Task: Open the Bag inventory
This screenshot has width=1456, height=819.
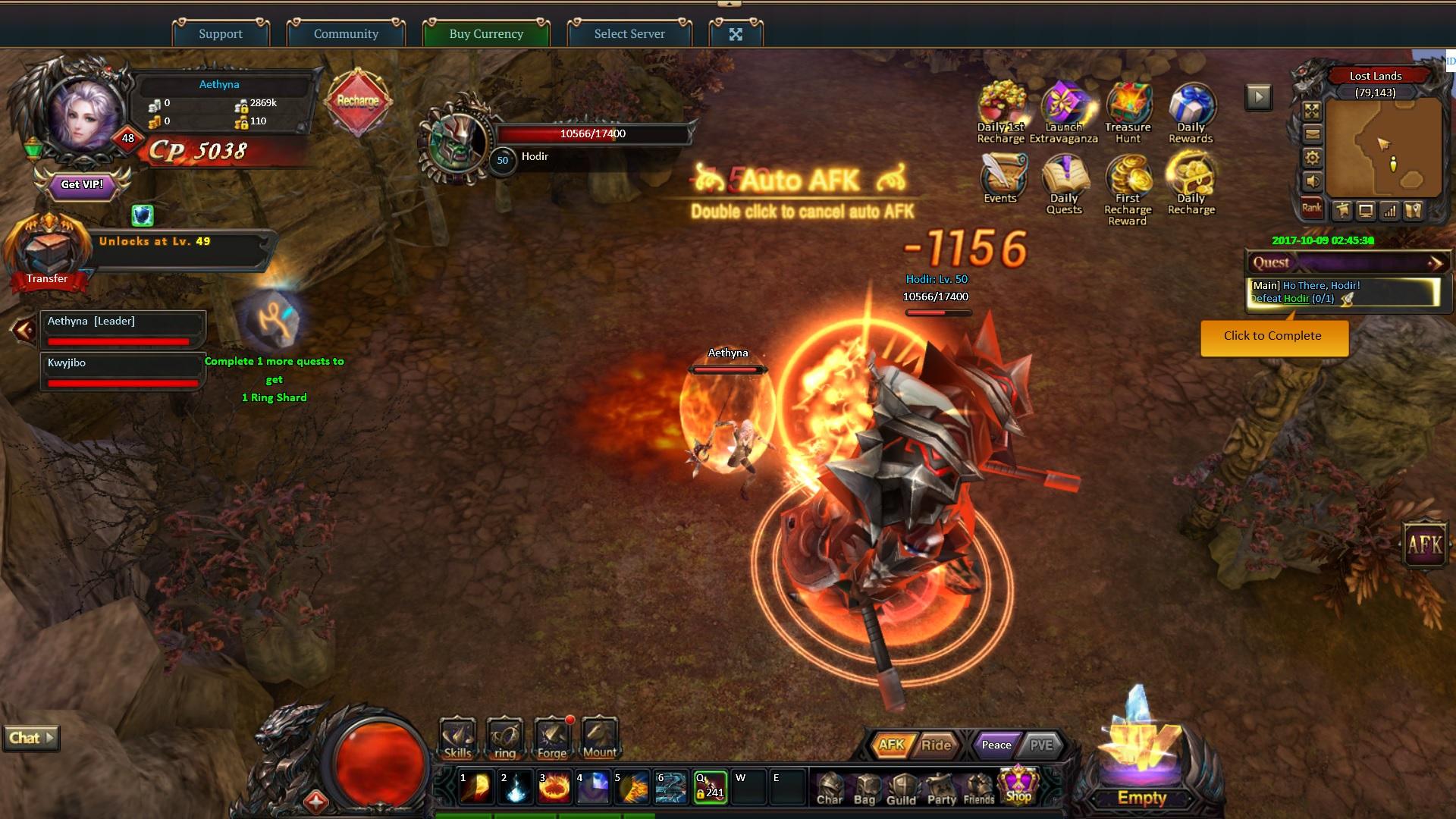Action: click(x=864, y=789)
